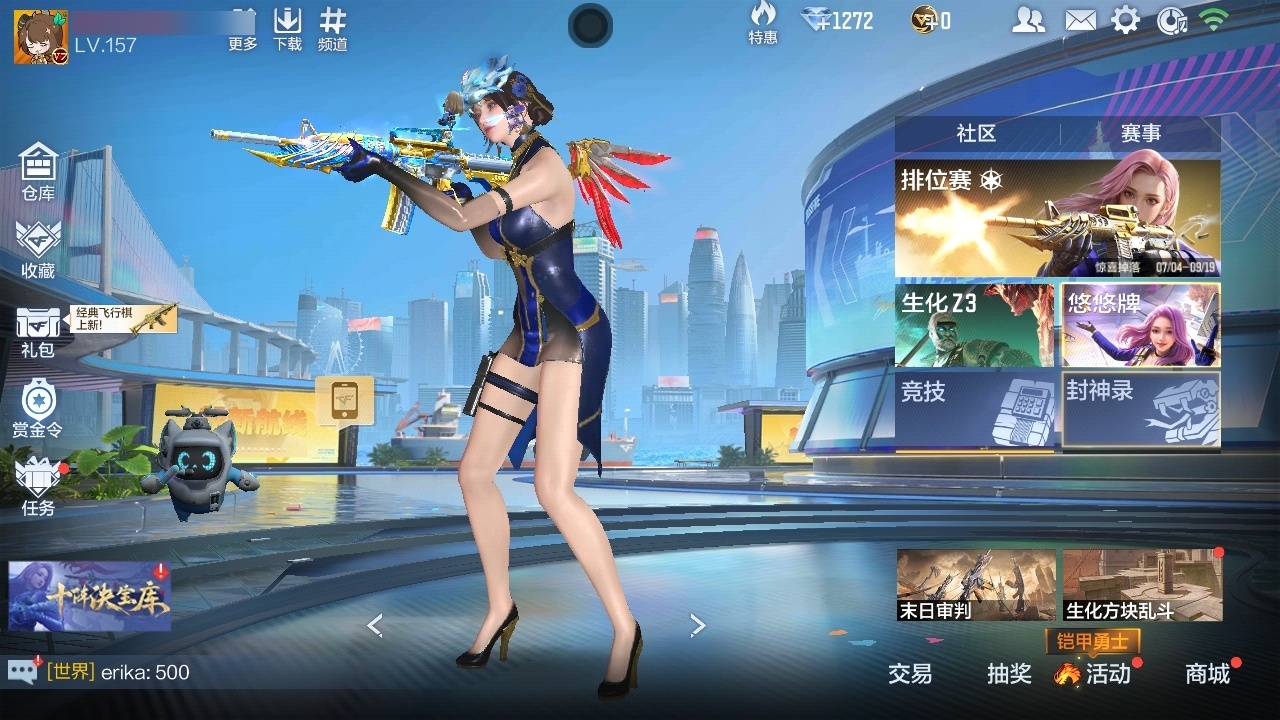The width and height of the screenshot is (1280, 720).
Task: Open the 抽奖 lottery draw
Action: 1009,674
